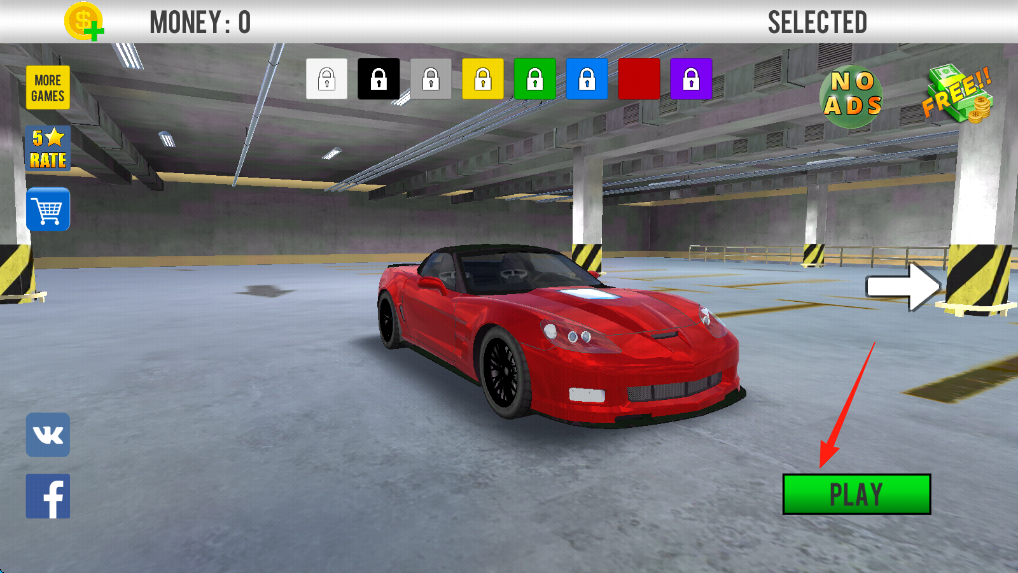This screenshot has height=573, width=1018.
Task: Open the More Games link
Action: point(47,88)
